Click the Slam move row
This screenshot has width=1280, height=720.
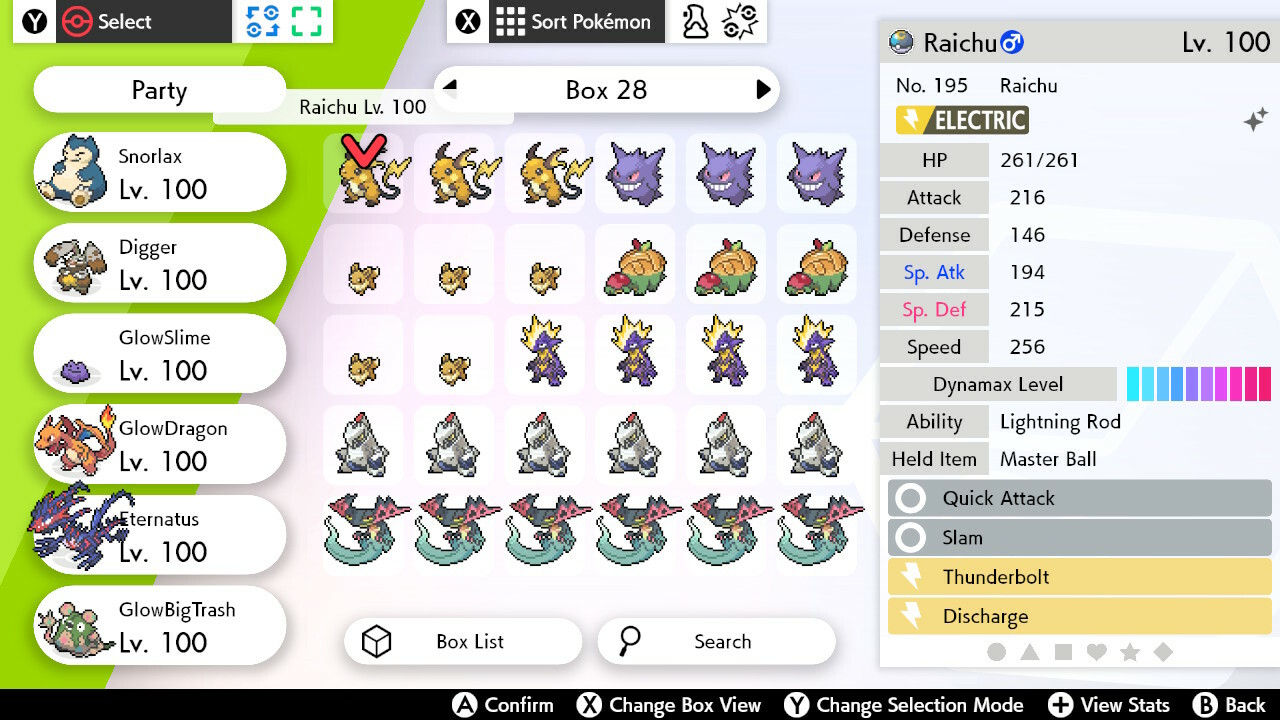(1080, 538)
